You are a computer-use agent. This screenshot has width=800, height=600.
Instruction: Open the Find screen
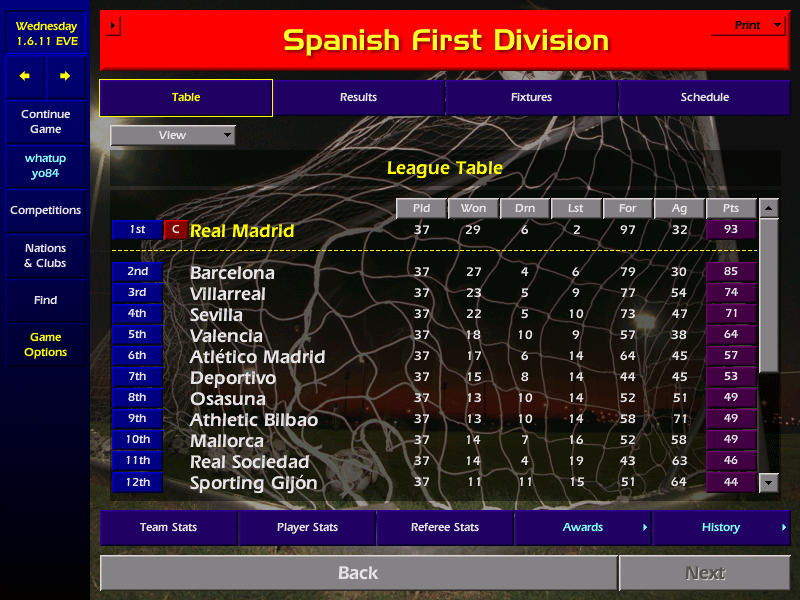45,300
